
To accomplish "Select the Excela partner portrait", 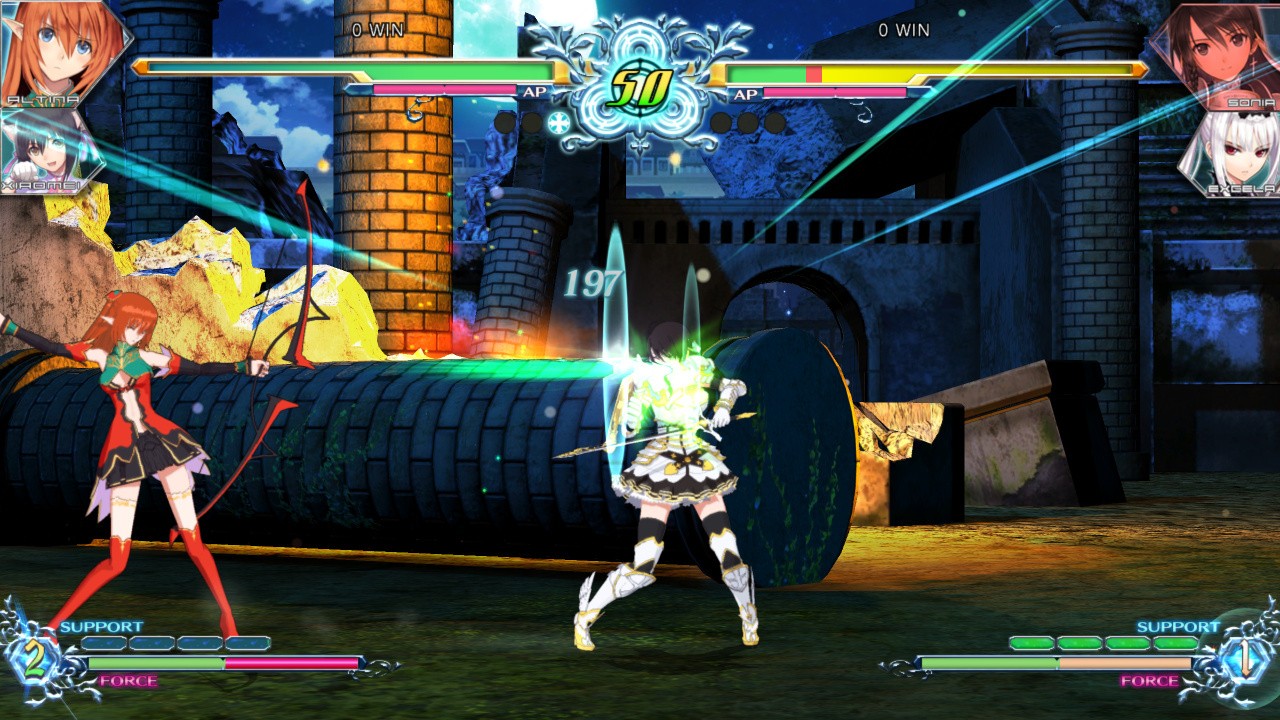I will pos(1232,152).
